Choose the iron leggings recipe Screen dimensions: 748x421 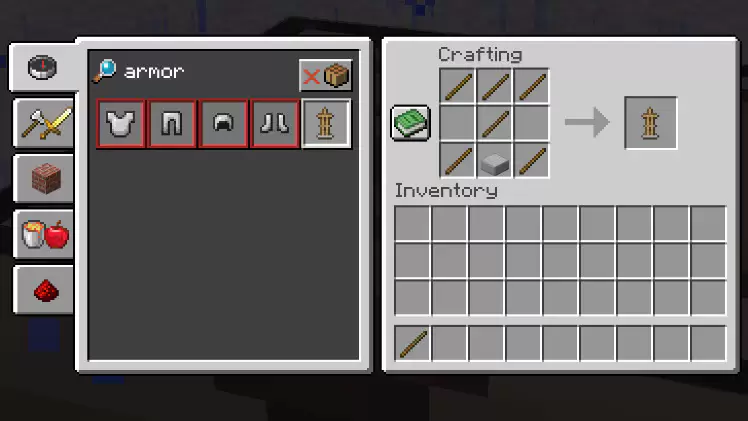[172, 124]
